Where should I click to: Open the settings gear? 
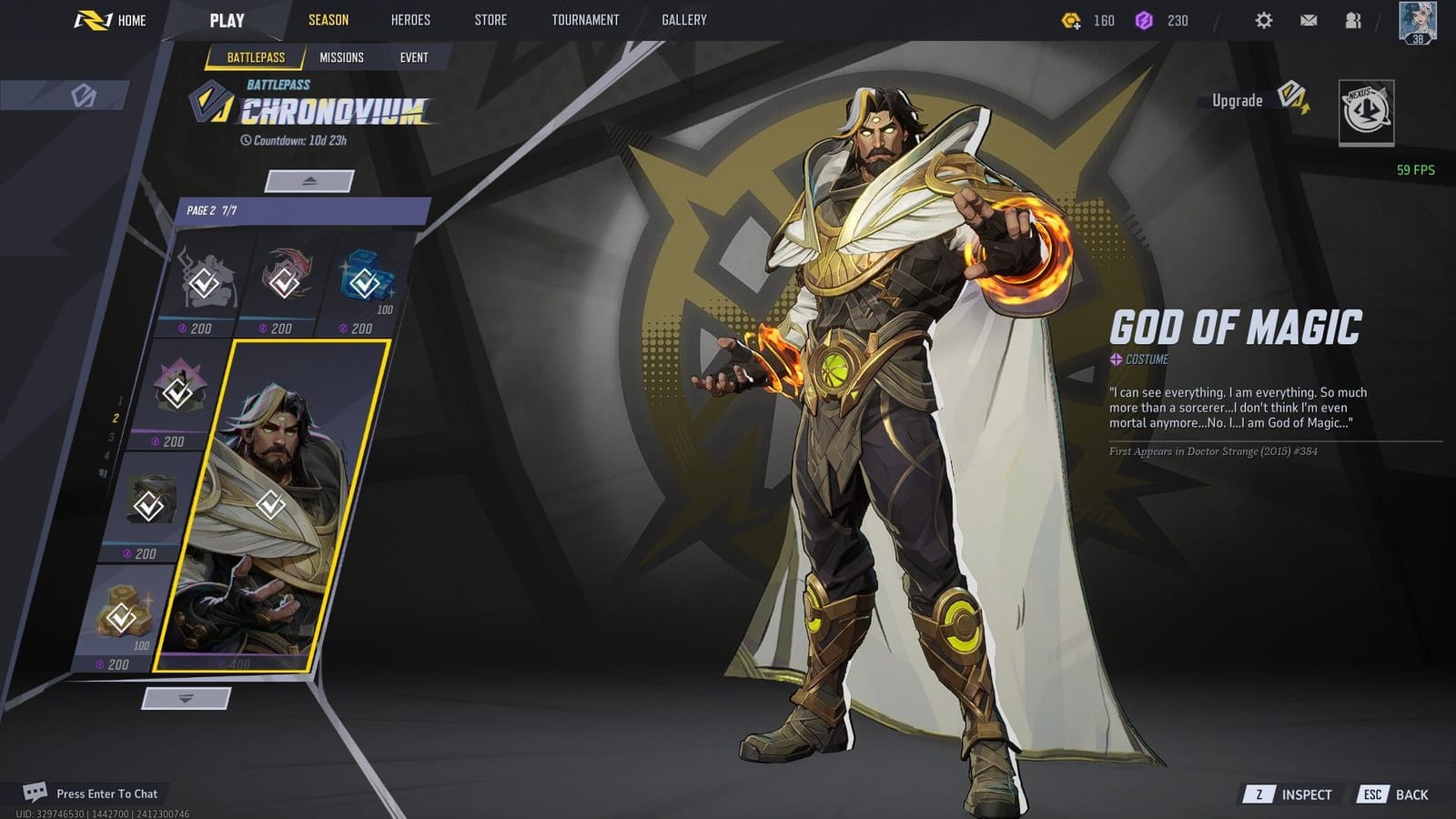tap(1263, 19)
